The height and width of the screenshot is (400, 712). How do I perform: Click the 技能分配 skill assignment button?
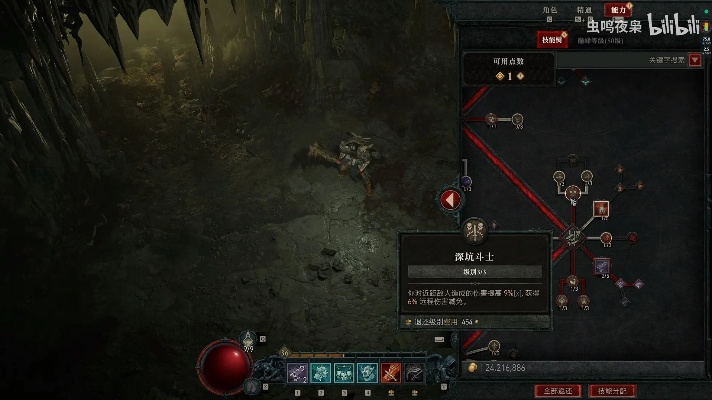[x=611, y=389]
